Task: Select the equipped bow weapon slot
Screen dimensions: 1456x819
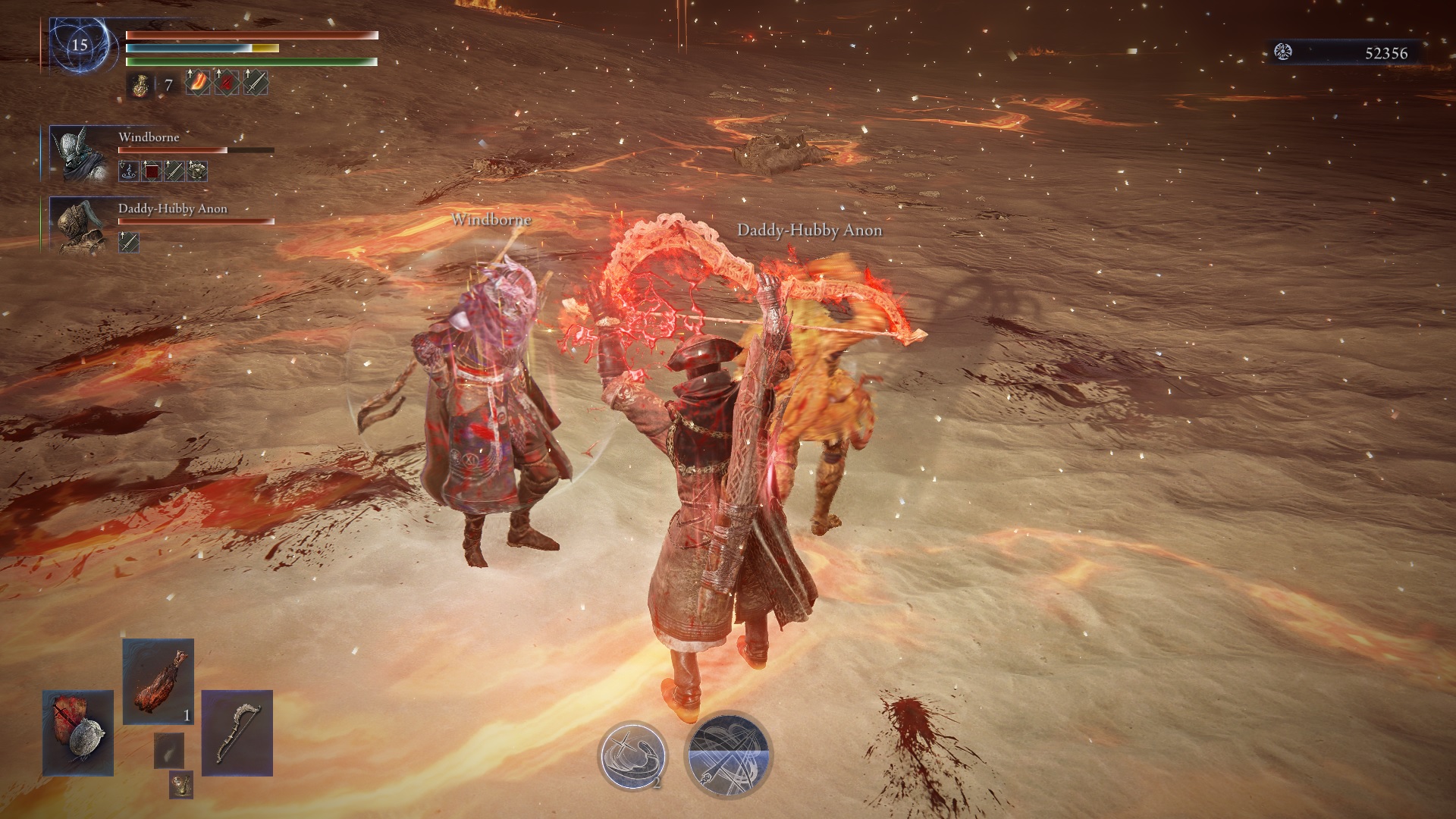Action: tap(237, 733)
